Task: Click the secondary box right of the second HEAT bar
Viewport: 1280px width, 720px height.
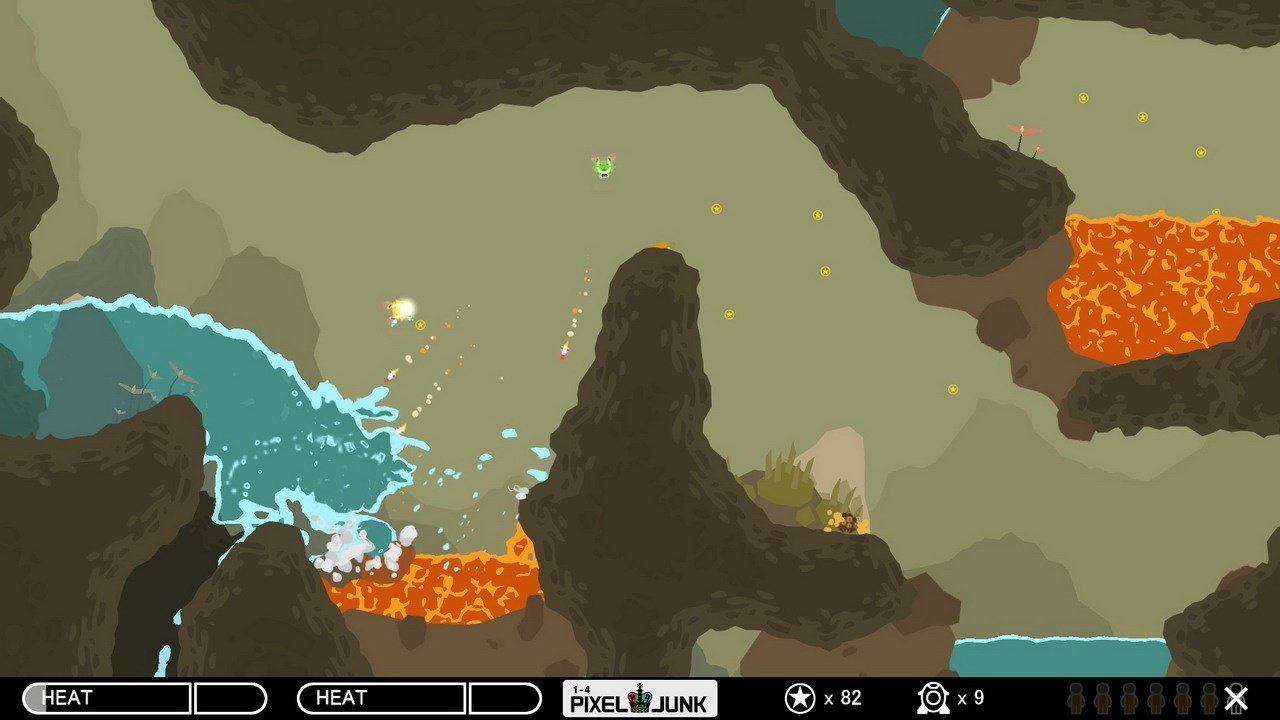Action: (x=505, y=695)
